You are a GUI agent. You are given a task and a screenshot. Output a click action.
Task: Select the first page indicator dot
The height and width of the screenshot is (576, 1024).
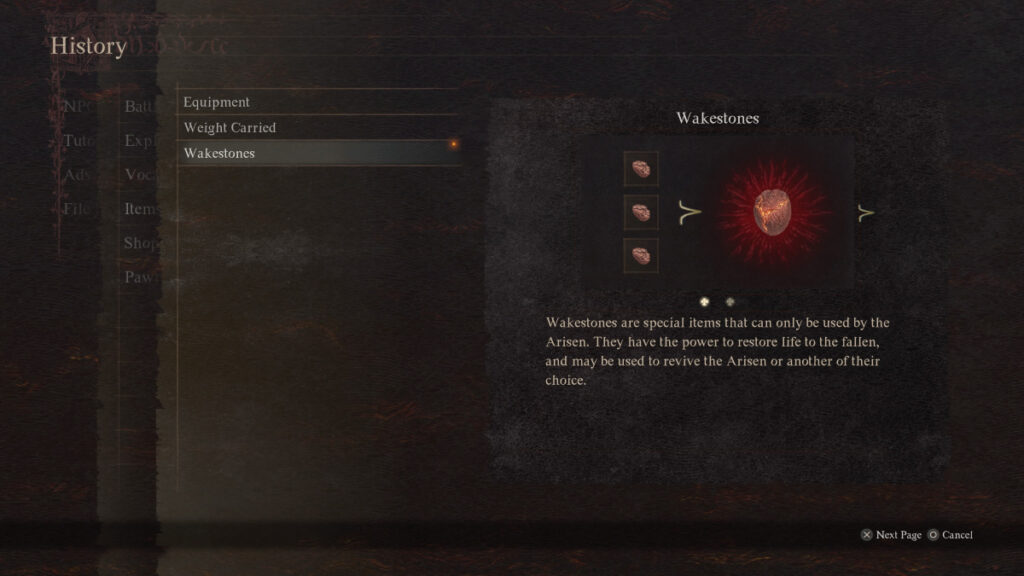(x=705, y=301)
